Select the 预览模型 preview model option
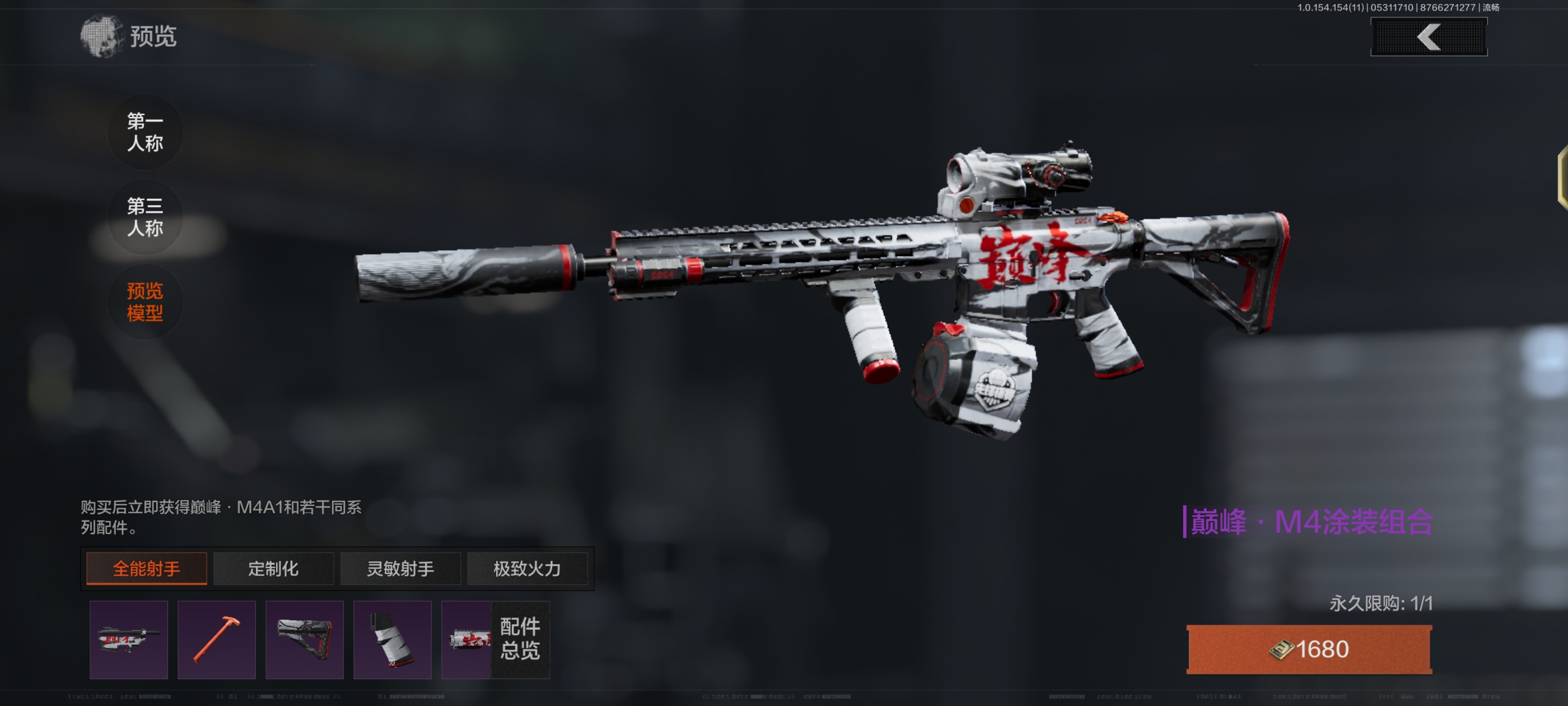Viewport: 1568px width, 706px height. tap(145, 301)
